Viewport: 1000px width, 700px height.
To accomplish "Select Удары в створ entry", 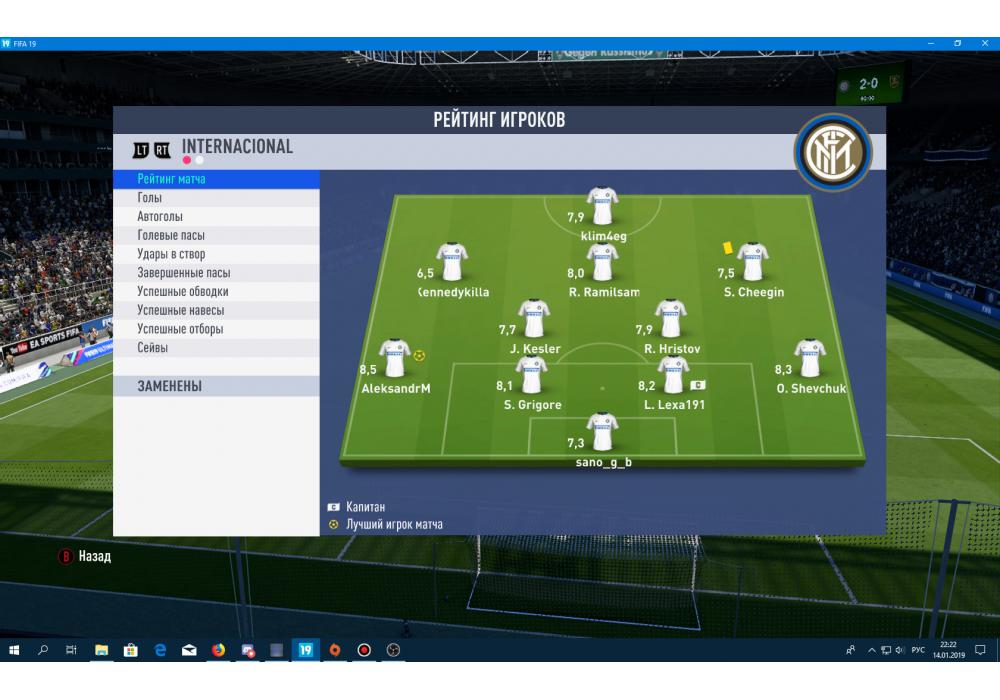I will point(216,254).
